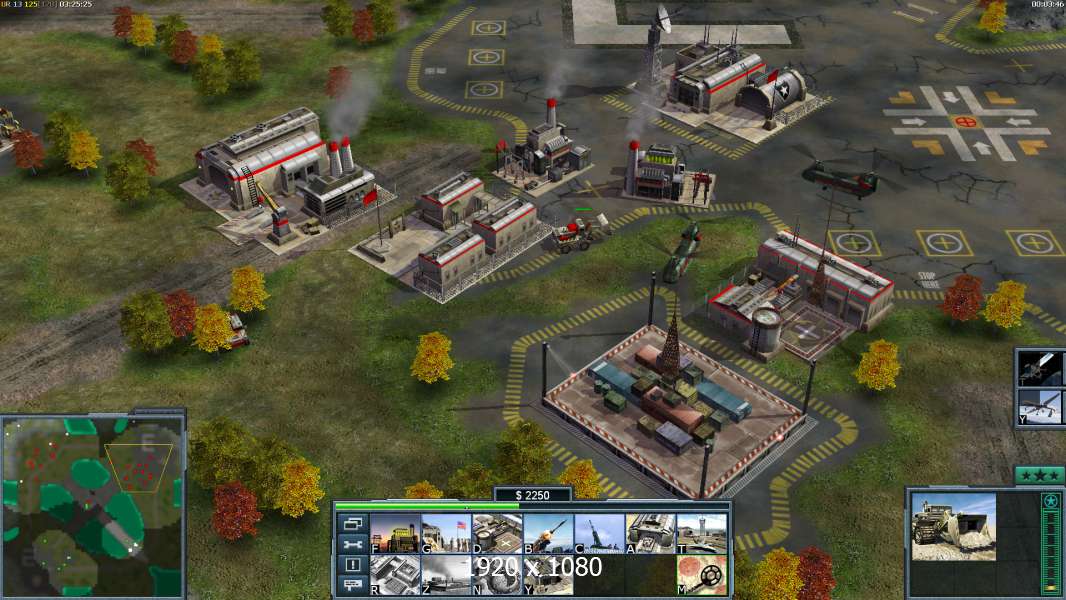Image resolution: width=1066 pixels, height=600 pixels.
Task: Activate the drone aircraft power shortcut
Action: tap(1040, 406)
